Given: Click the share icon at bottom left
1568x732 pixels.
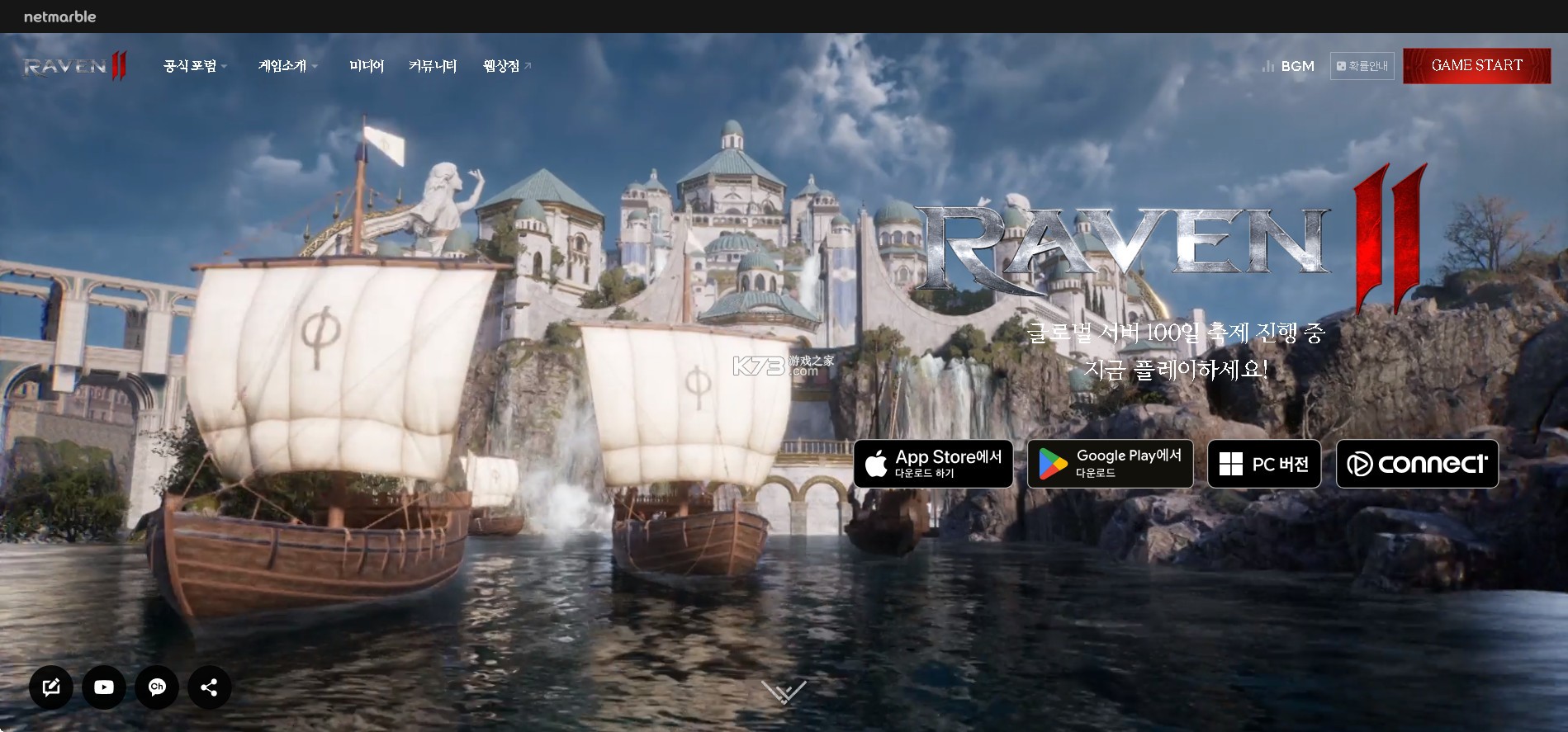Looking at the screenshot, I should point(209,687).
